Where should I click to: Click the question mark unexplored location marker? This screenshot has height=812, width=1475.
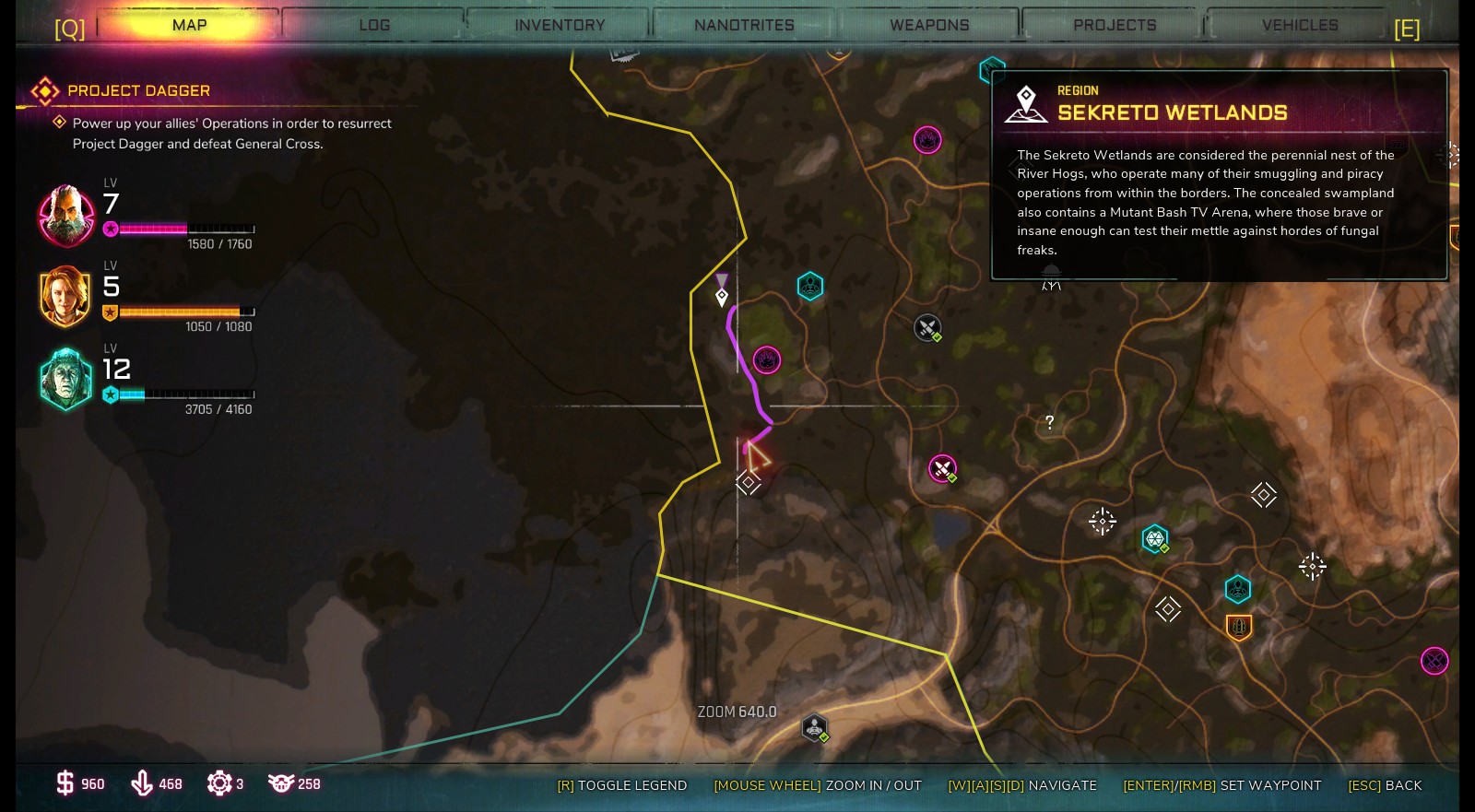(1048, 421)
